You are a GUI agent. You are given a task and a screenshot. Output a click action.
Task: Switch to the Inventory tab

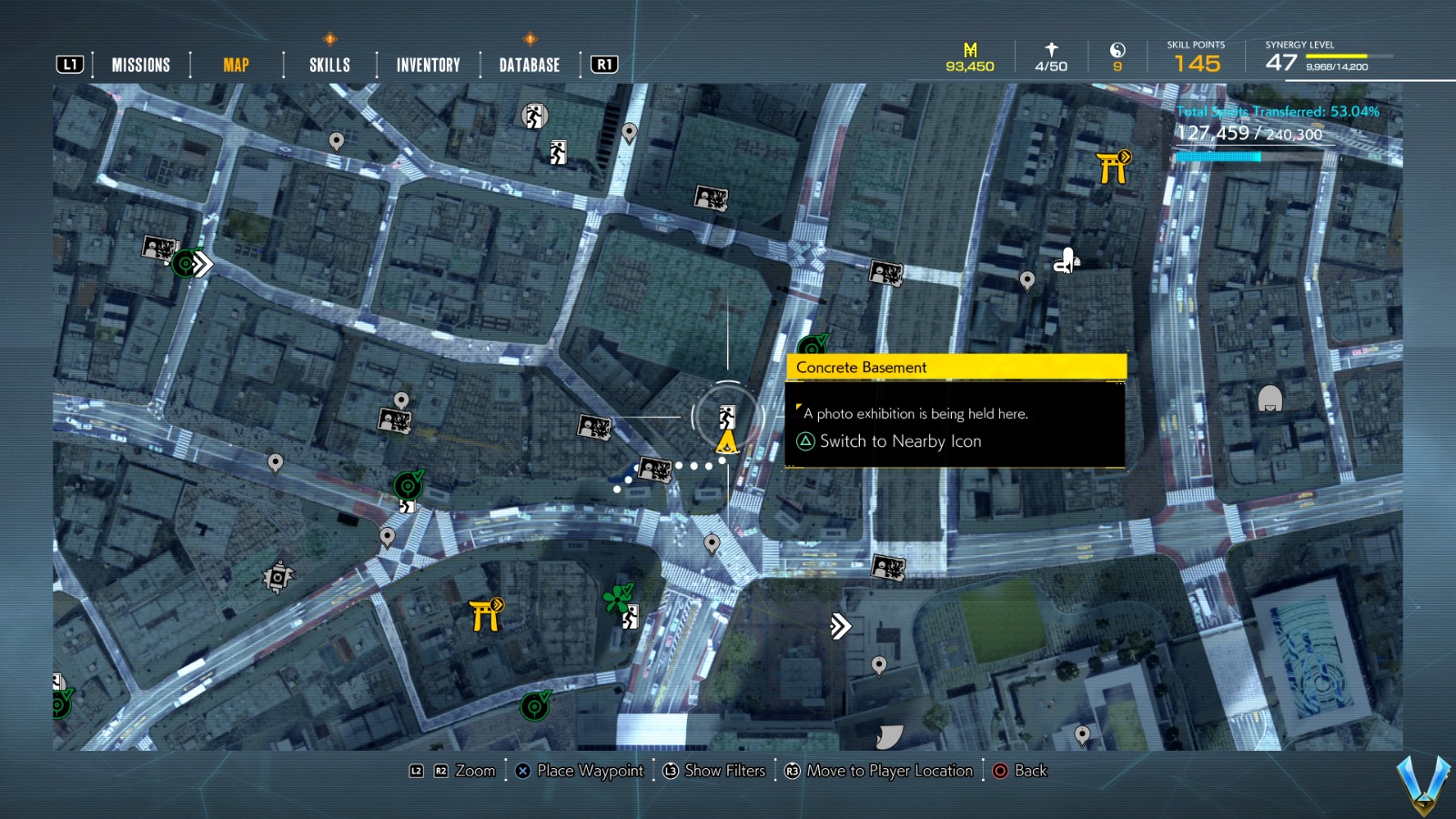427,64
